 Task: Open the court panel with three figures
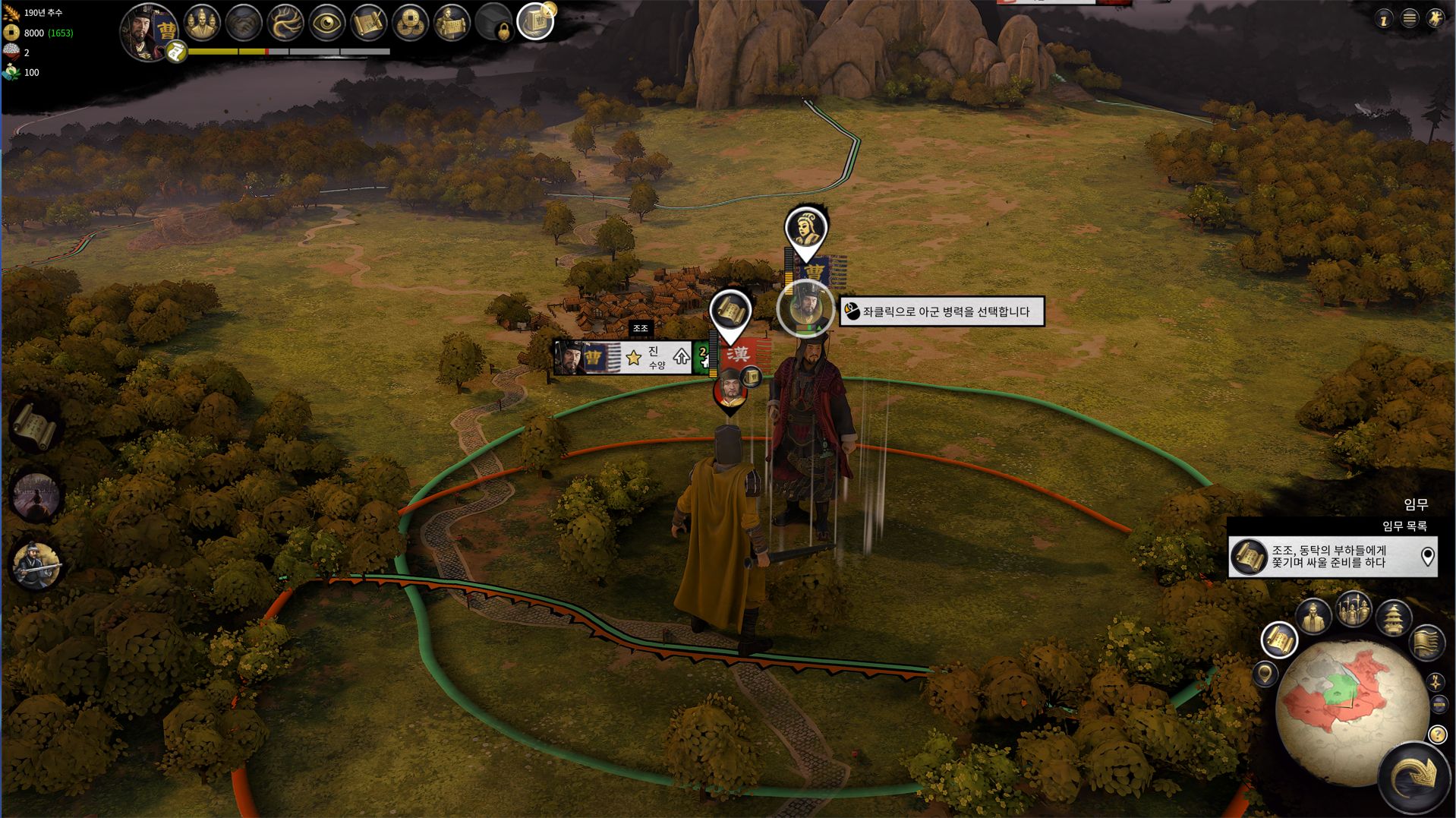click(x=201, y=23)
